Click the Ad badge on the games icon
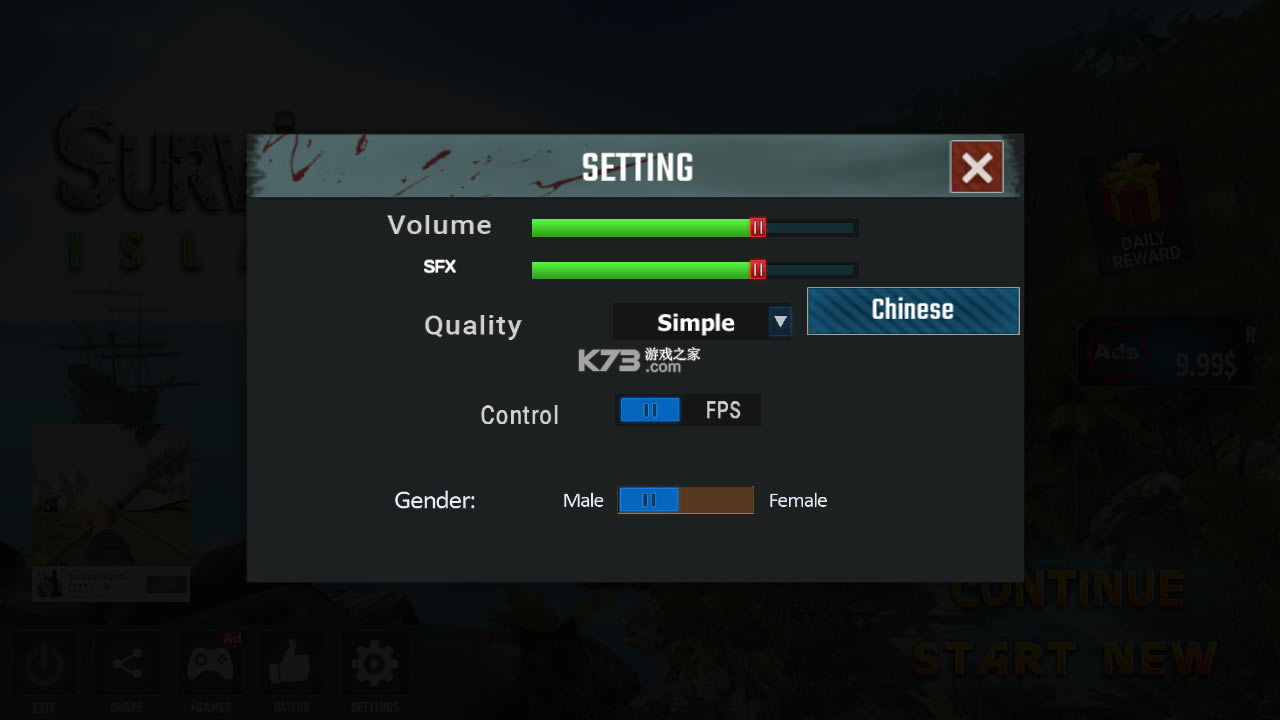1280x720 pixels. click(231, 639)
